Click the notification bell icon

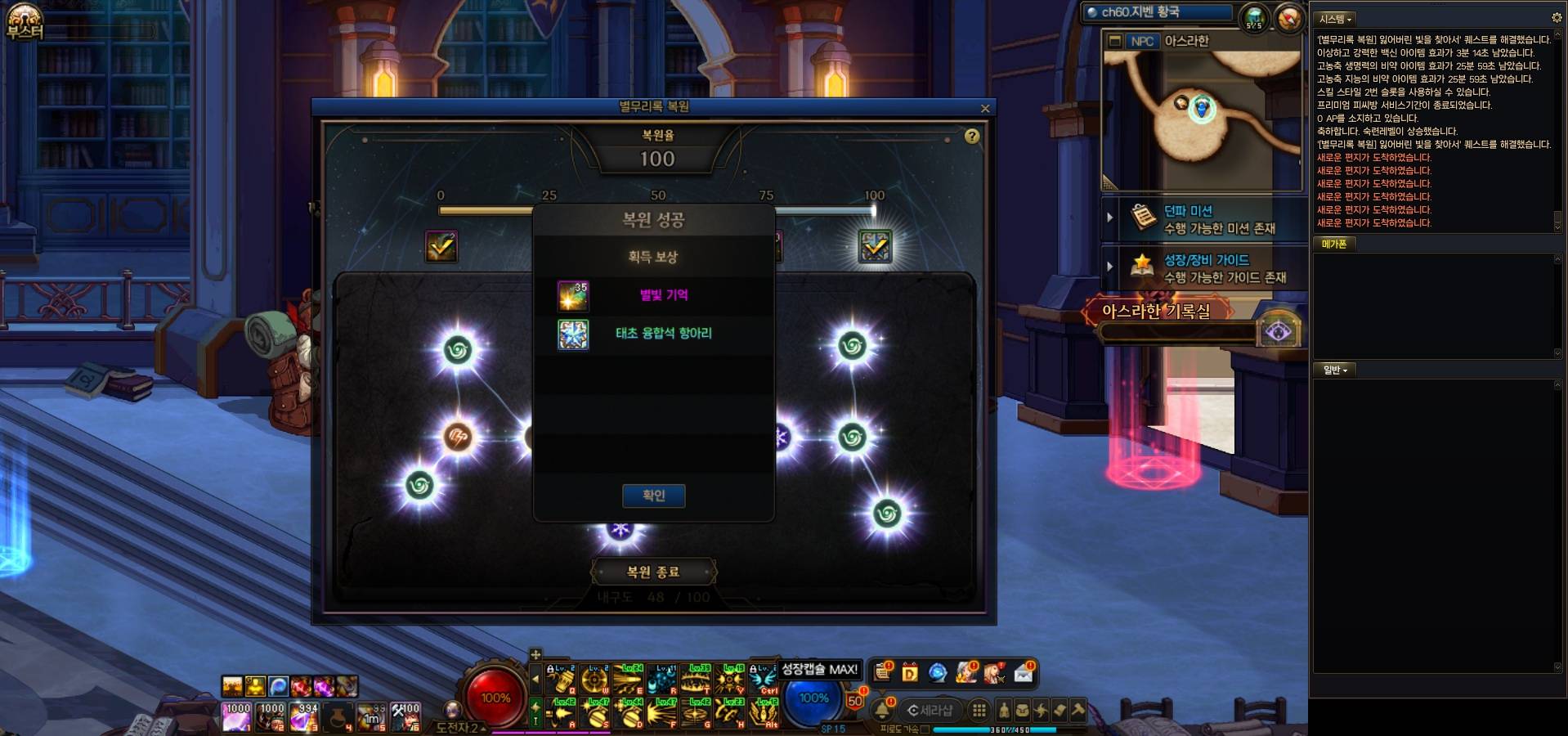pos(882,710)
